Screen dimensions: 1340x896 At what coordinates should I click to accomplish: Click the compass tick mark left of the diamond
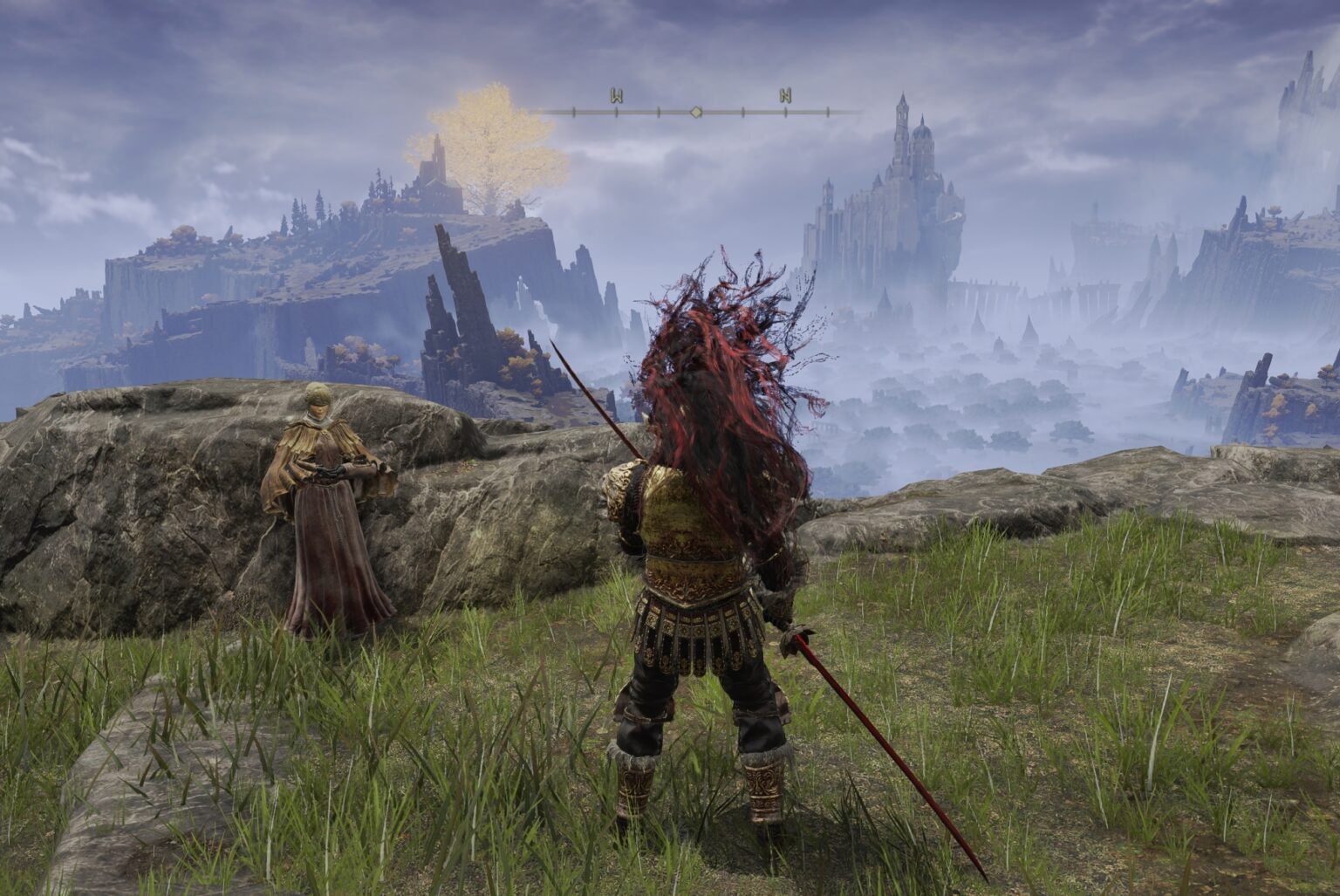[660, 111]
